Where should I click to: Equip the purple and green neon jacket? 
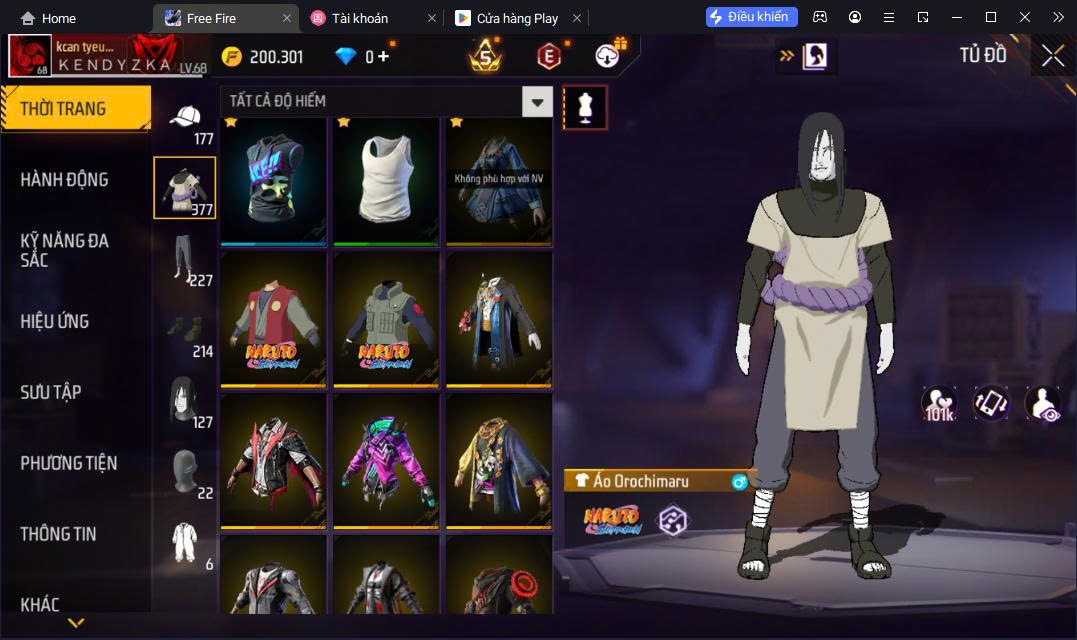[x=386, y=461]
